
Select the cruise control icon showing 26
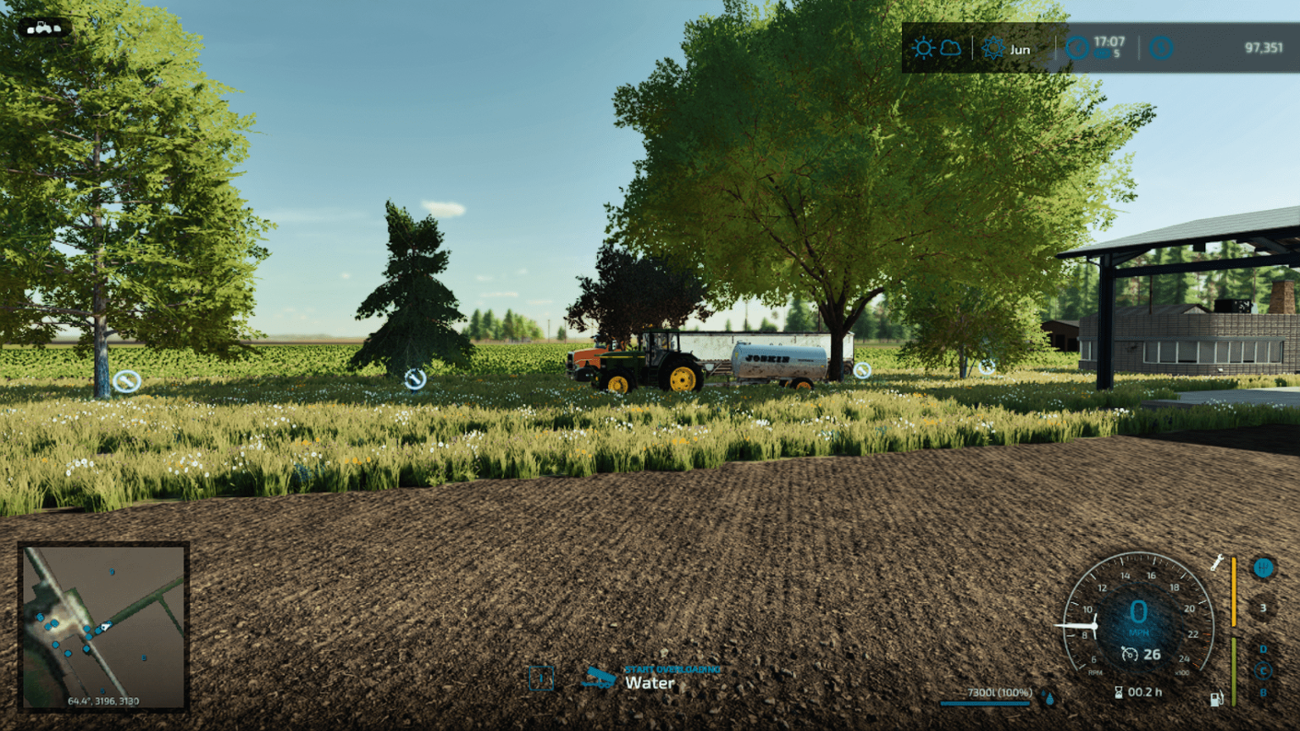1129,653
